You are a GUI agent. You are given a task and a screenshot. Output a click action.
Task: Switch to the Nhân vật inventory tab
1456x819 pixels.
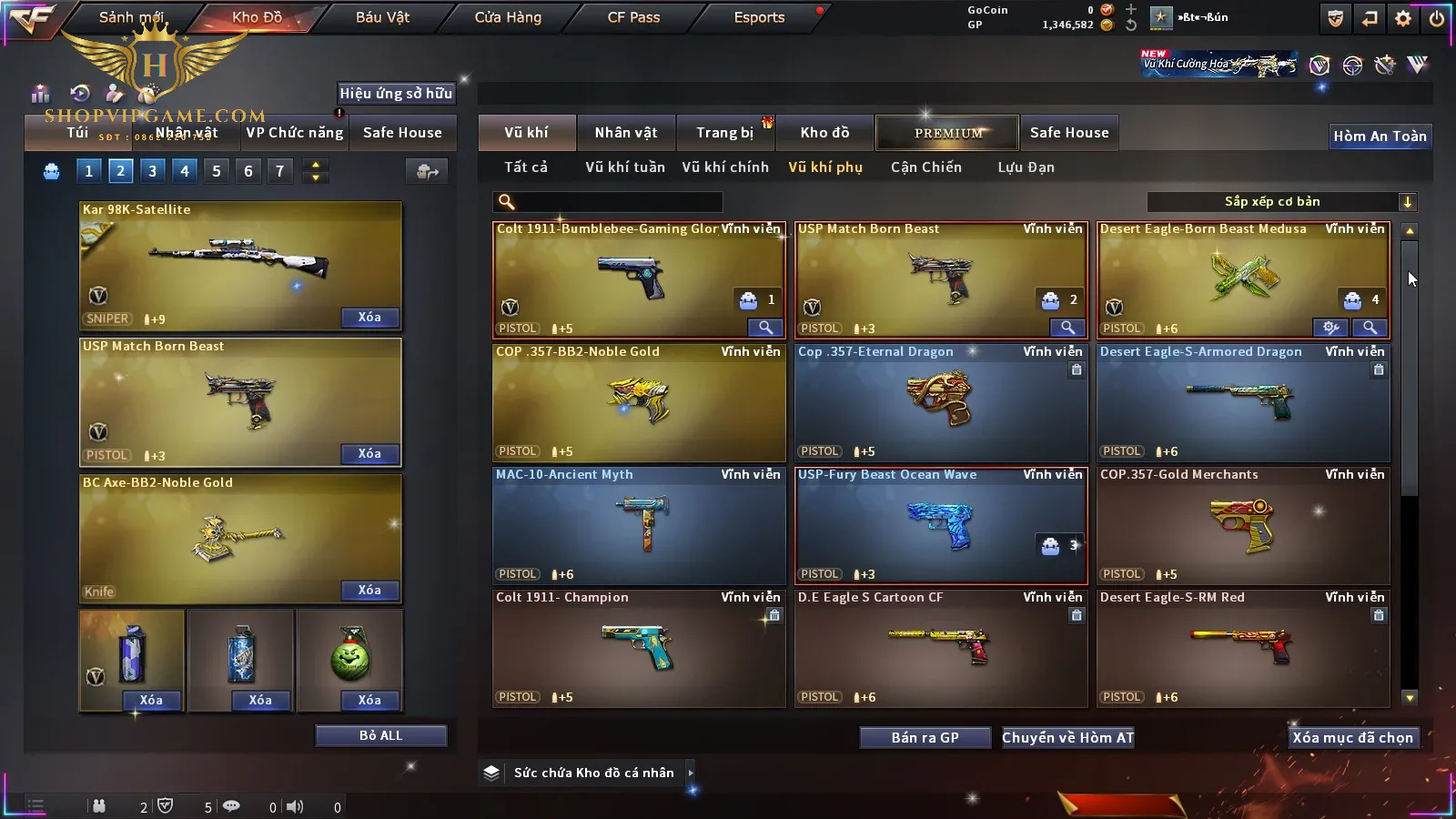[625, 133]
